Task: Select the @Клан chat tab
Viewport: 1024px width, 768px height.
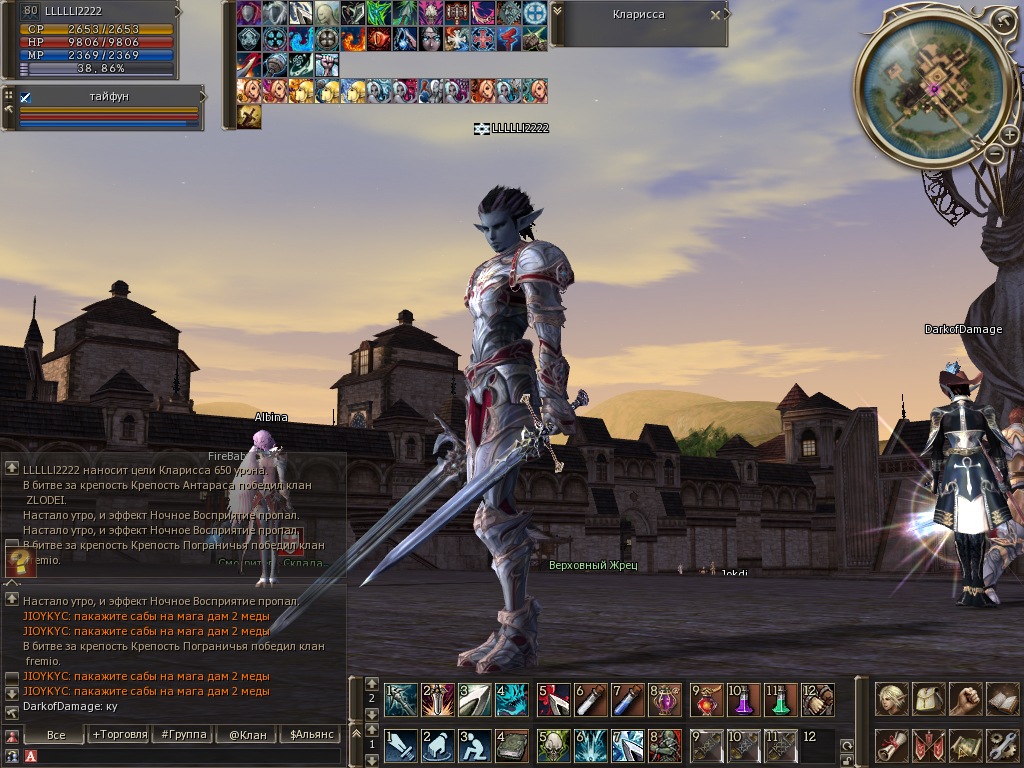Action: [x=246, y=735]
